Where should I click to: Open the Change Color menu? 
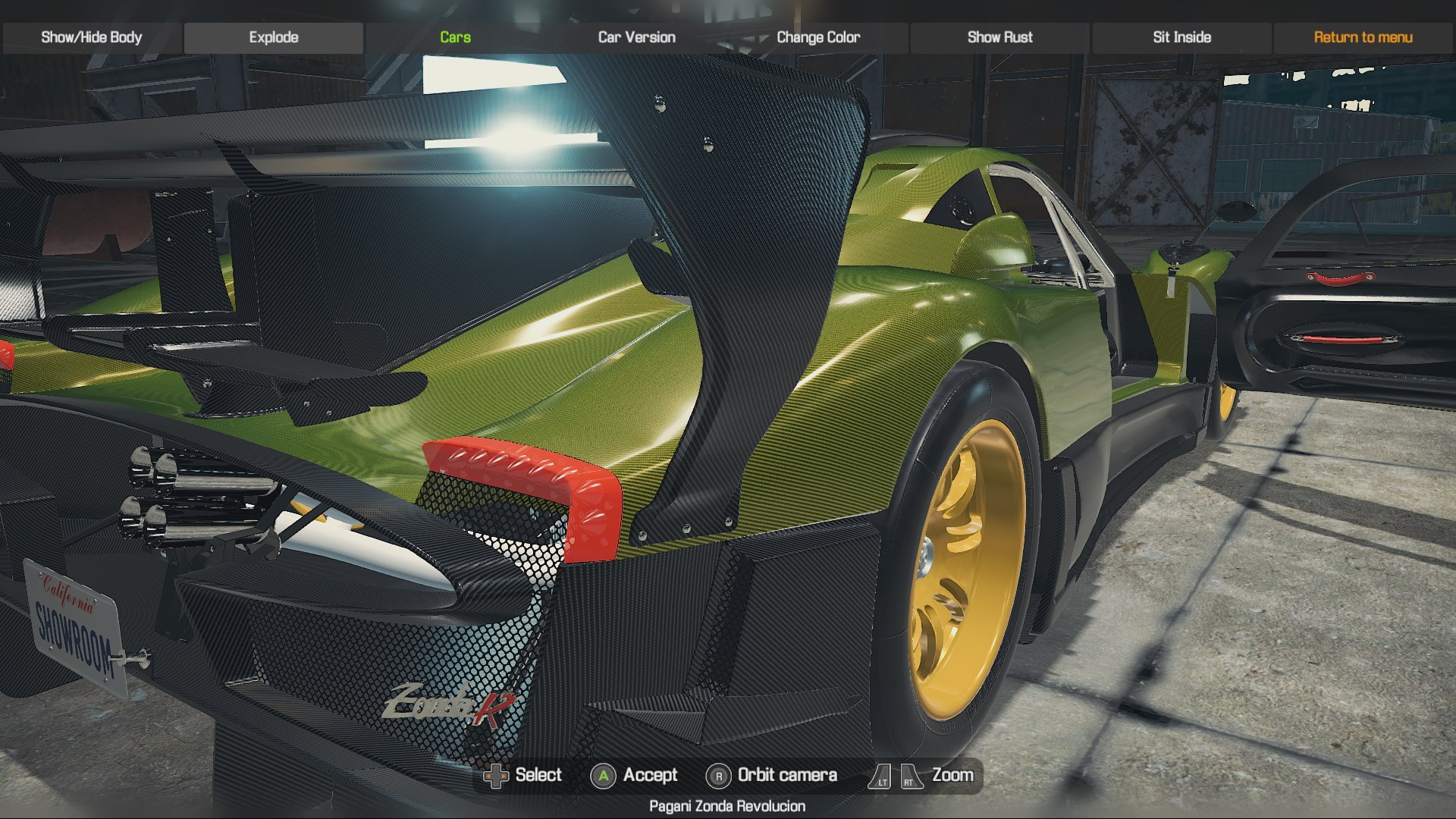(x=818, y=37)
